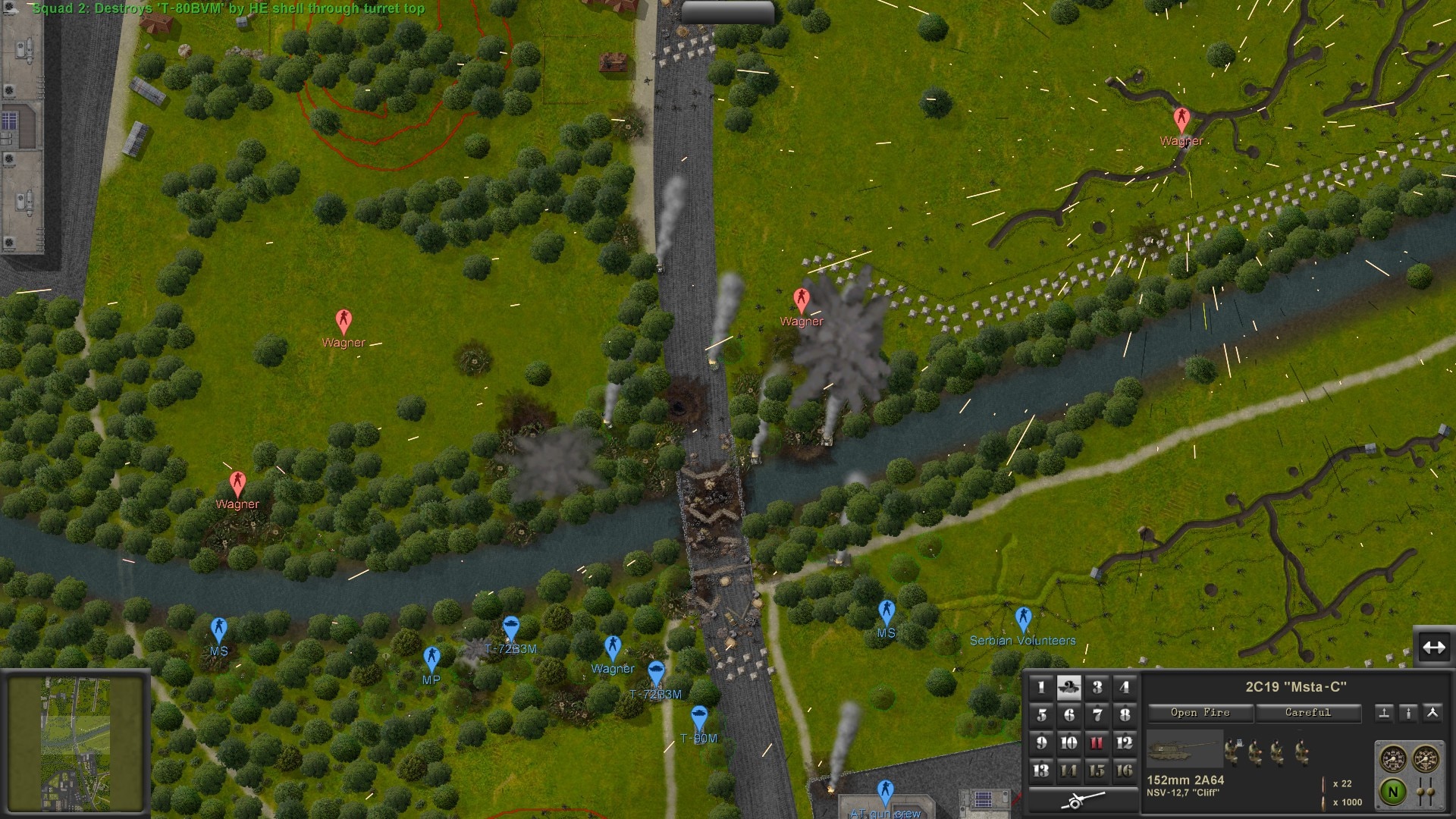Select the 2C19 Msta-C vehicle portrait
The image size is (1456, 819).
point(1184,749)
